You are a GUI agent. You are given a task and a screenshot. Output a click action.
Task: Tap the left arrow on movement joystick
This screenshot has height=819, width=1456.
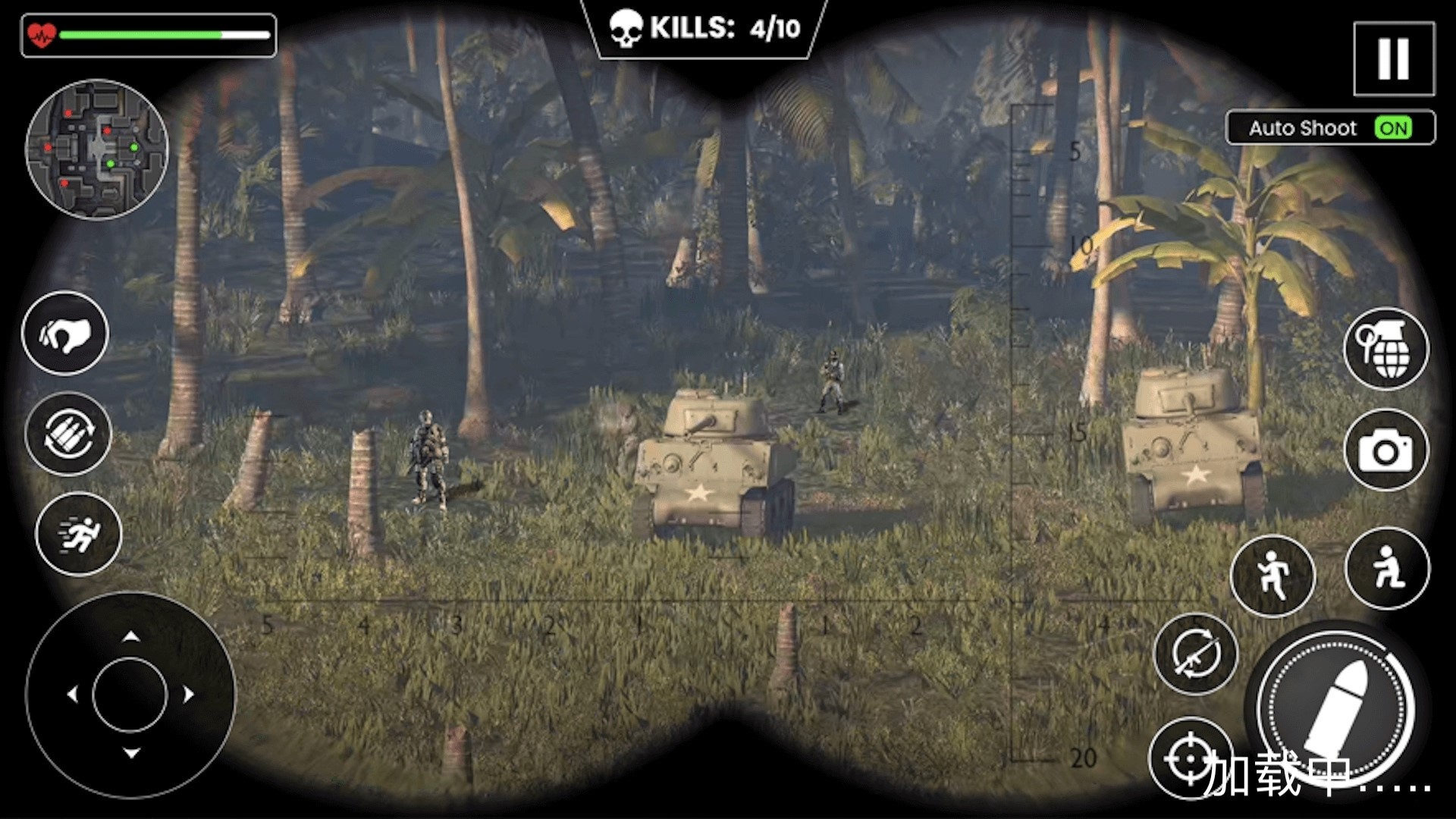point(72,694)
